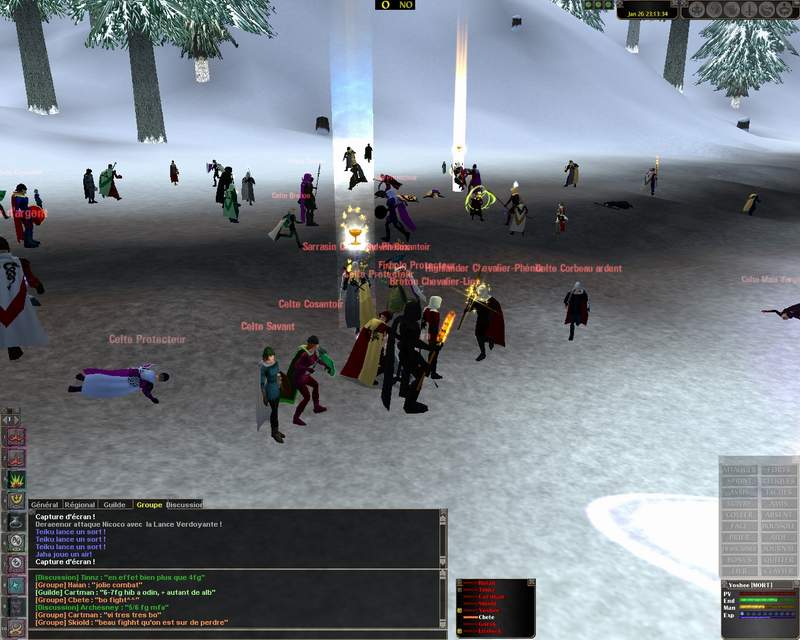
Task: Use the FACE command button
Action: (x=739, y=526)
